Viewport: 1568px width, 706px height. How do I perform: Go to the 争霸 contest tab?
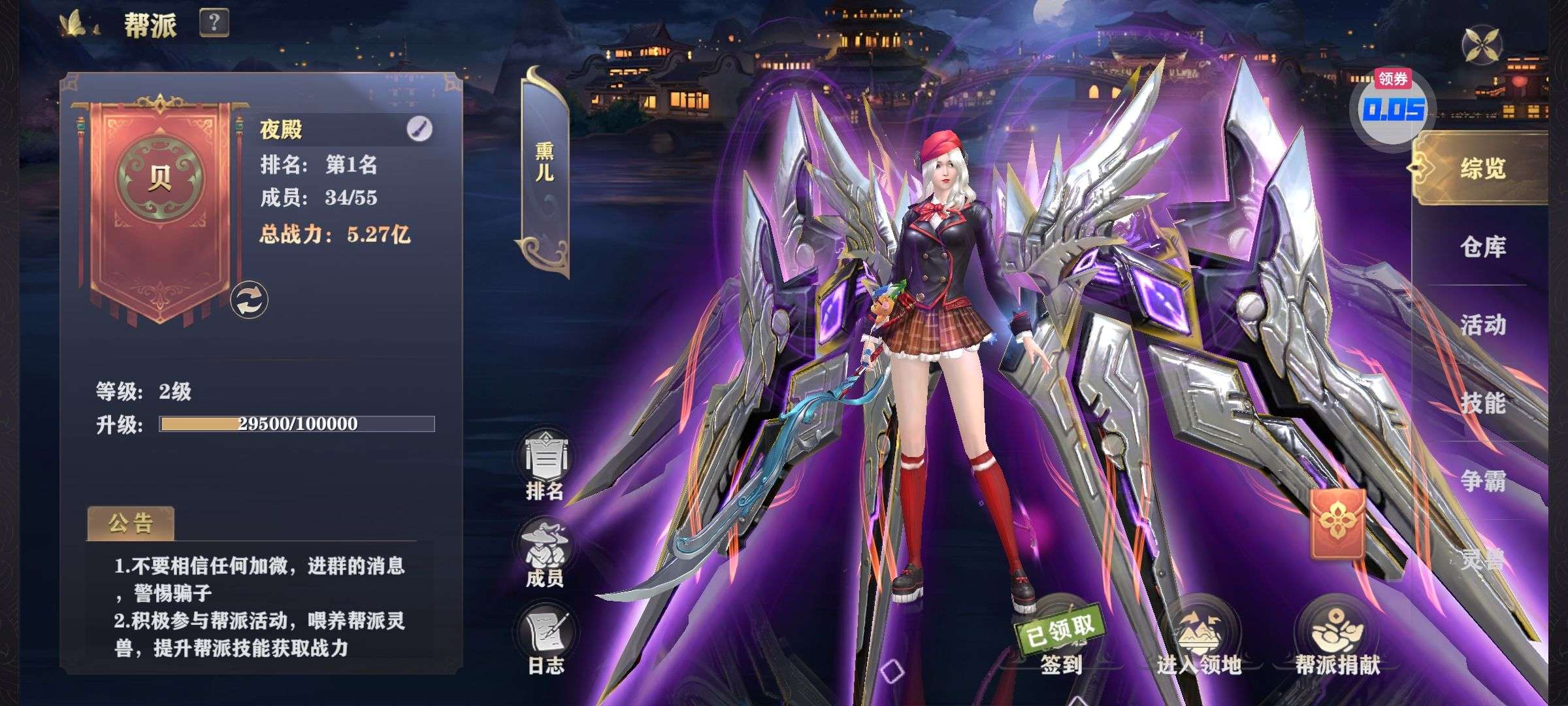[1483, 482]
